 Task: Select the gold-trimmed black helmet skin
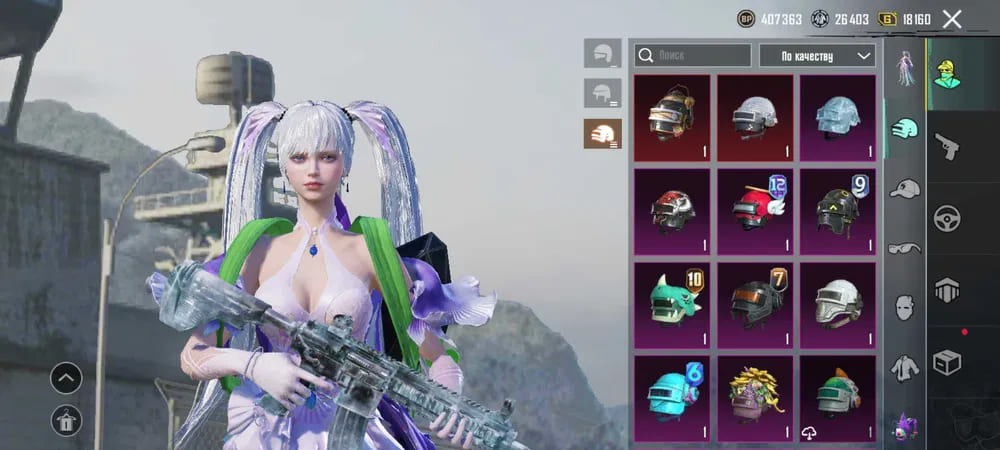(672, 118)
